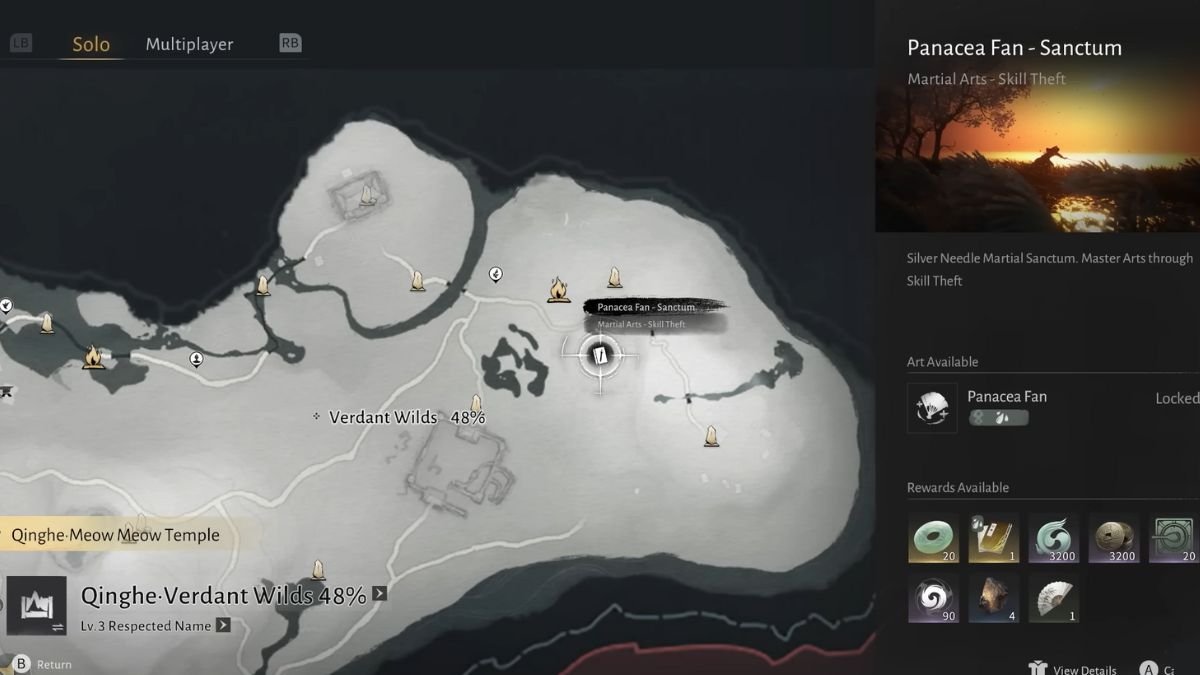Viewport: 1200px width, 675px height.
Task: Switch to the Multiplayer tab
Action: [189, 45]
